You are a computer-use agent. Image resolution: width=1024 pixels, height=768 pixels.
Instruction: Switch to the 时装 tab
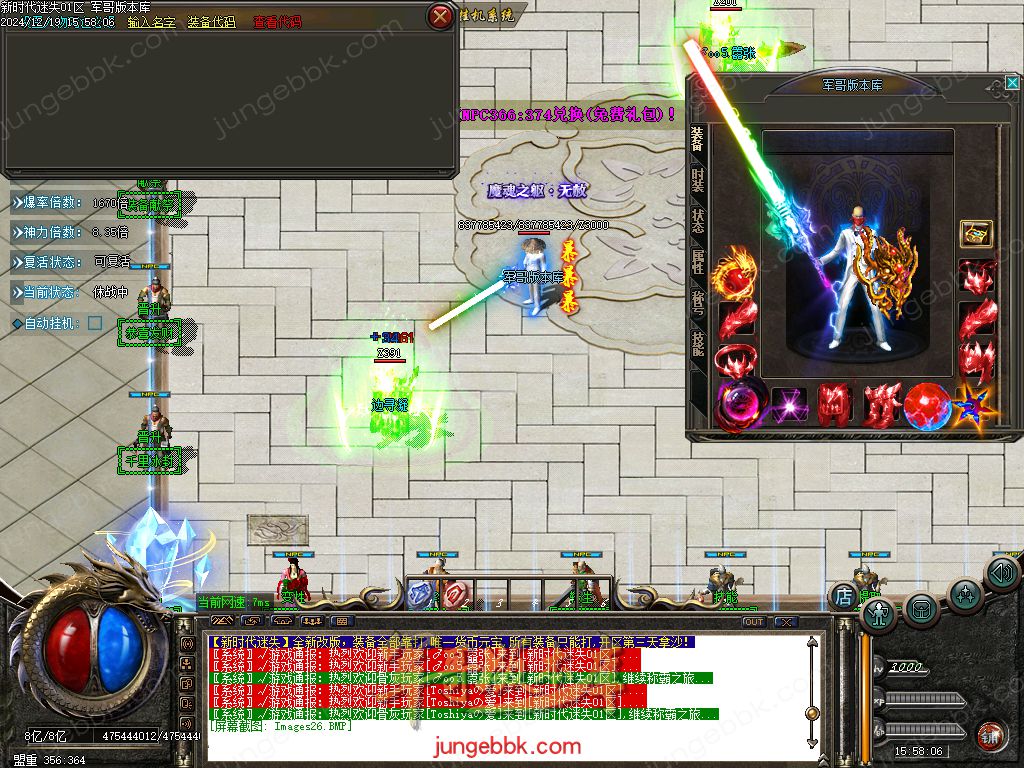point(697,180)
